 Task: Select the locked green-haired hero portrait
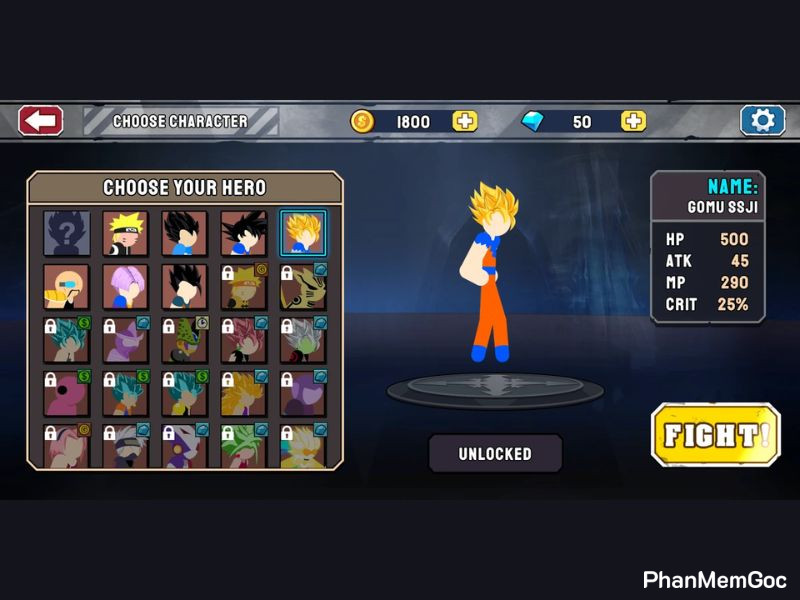244,446
